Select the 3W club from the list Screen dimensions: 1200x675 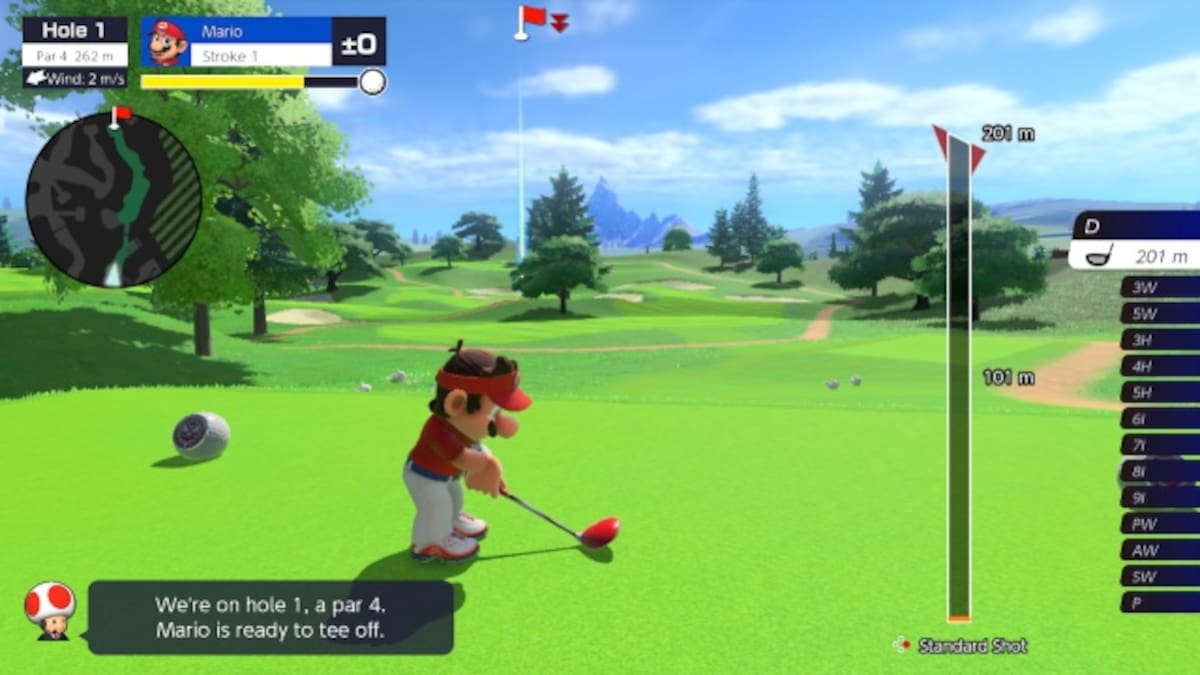[x=1160, y=287]
